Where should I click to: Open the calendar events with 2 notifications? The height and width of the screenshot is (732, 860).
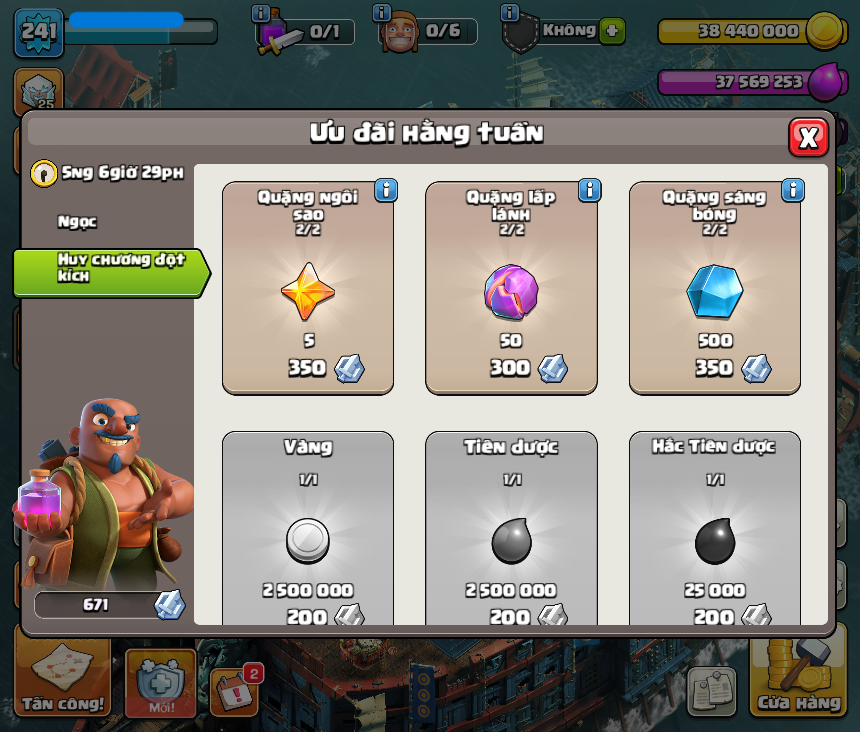[x=236, y=690]
